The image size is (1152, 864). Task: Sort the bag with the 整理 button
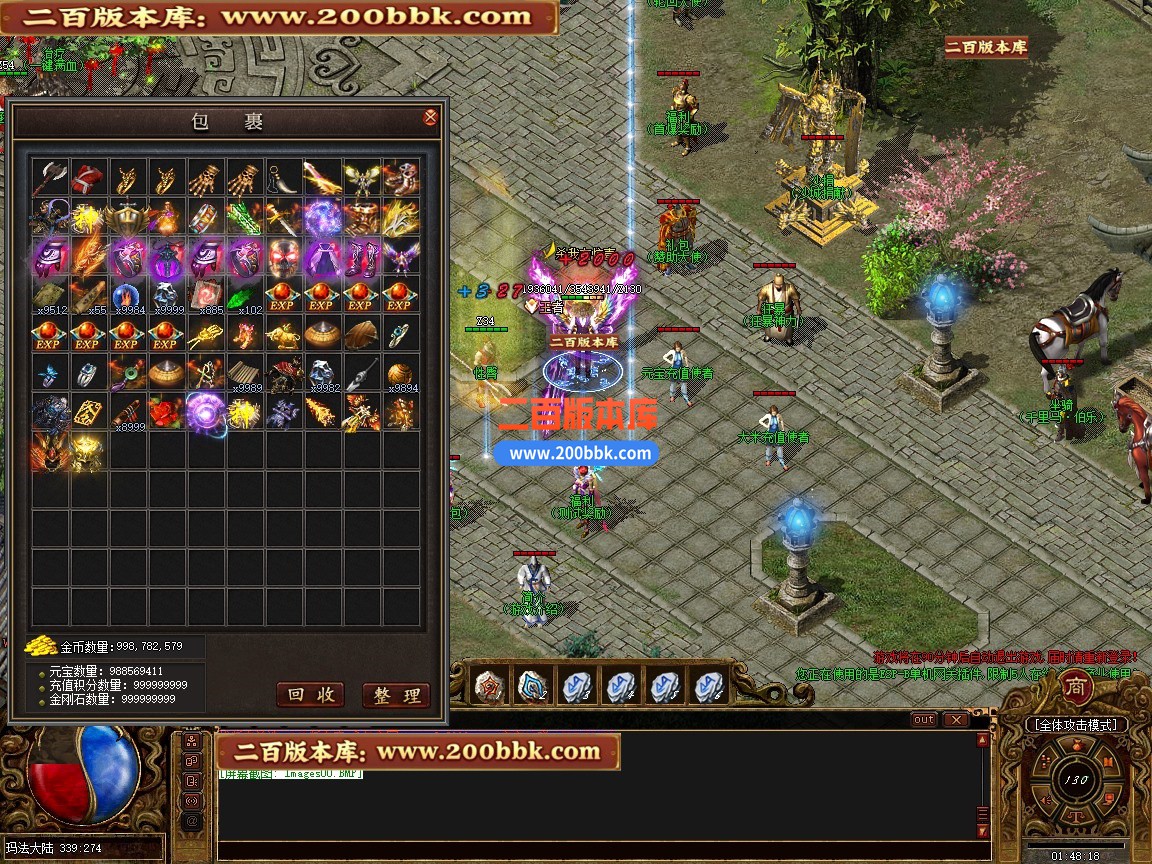coord(396,695)
